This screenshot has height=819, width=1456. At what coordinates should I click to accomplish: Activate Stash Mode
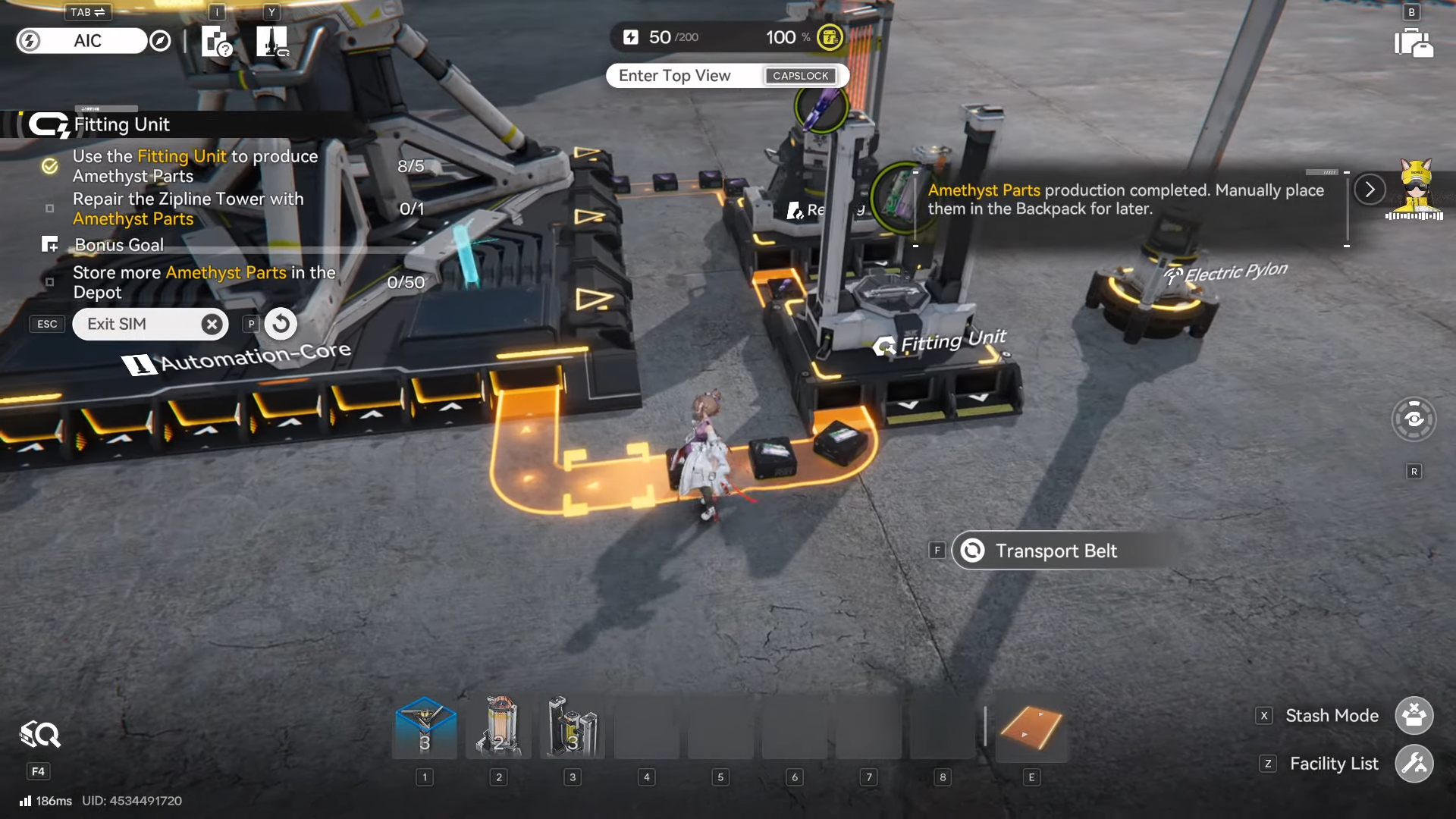(1414, 715)
